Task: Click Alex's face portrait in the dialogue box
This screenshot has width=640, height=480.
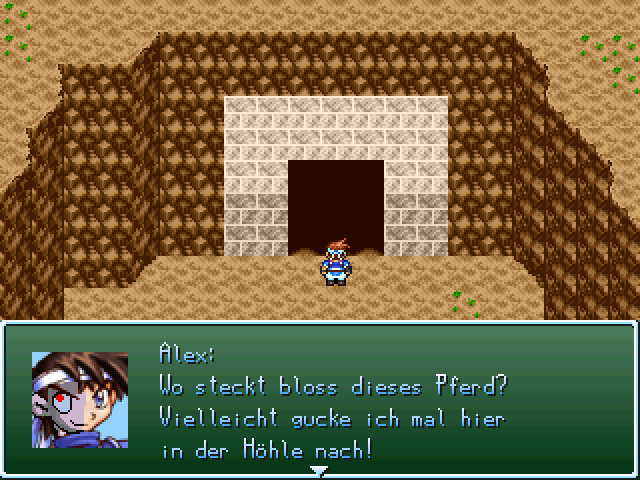Action: pos(80,399)
